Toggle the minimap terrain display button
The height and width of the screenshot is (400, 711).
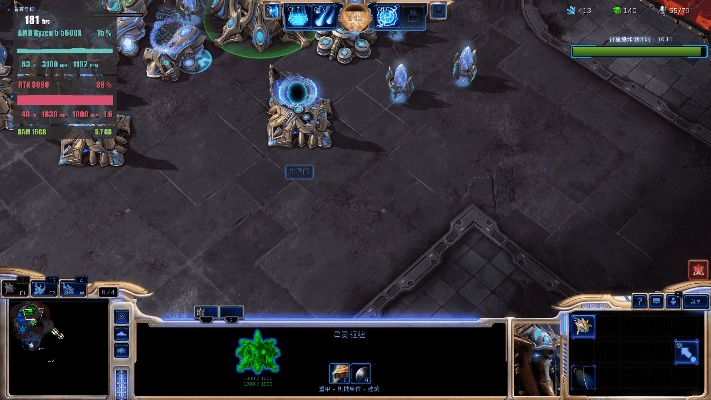(122, 335)
